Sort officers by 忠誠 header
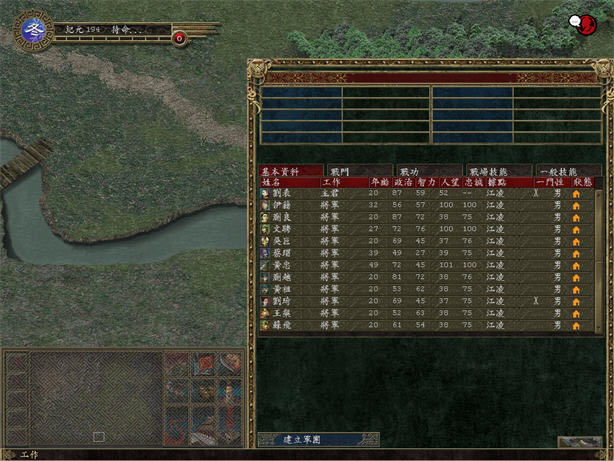The image size is (614, 461). 470,183
